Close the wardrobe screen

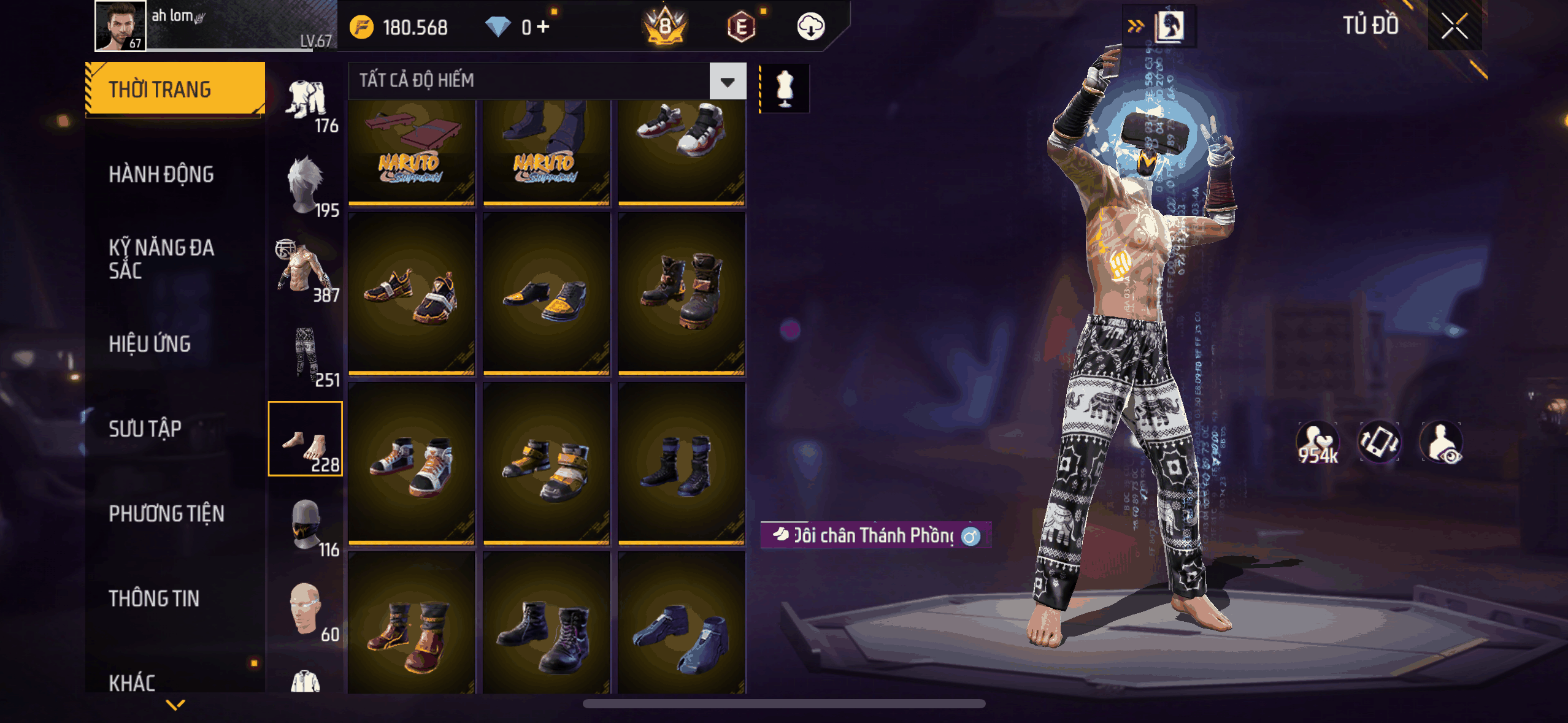pos(1454,26)
